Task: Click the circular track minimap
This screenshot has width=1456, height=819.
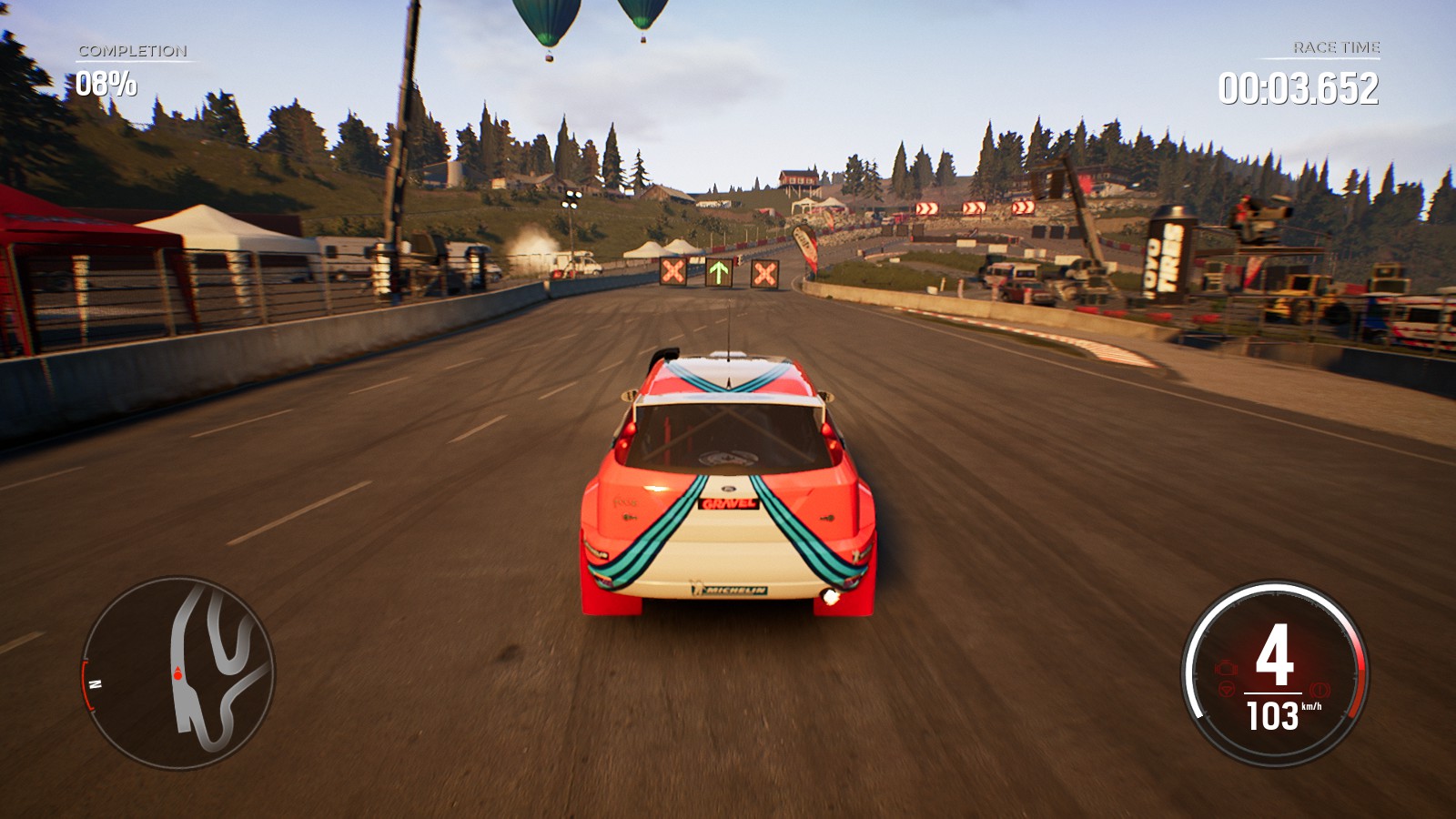Action: click(178, 672)
